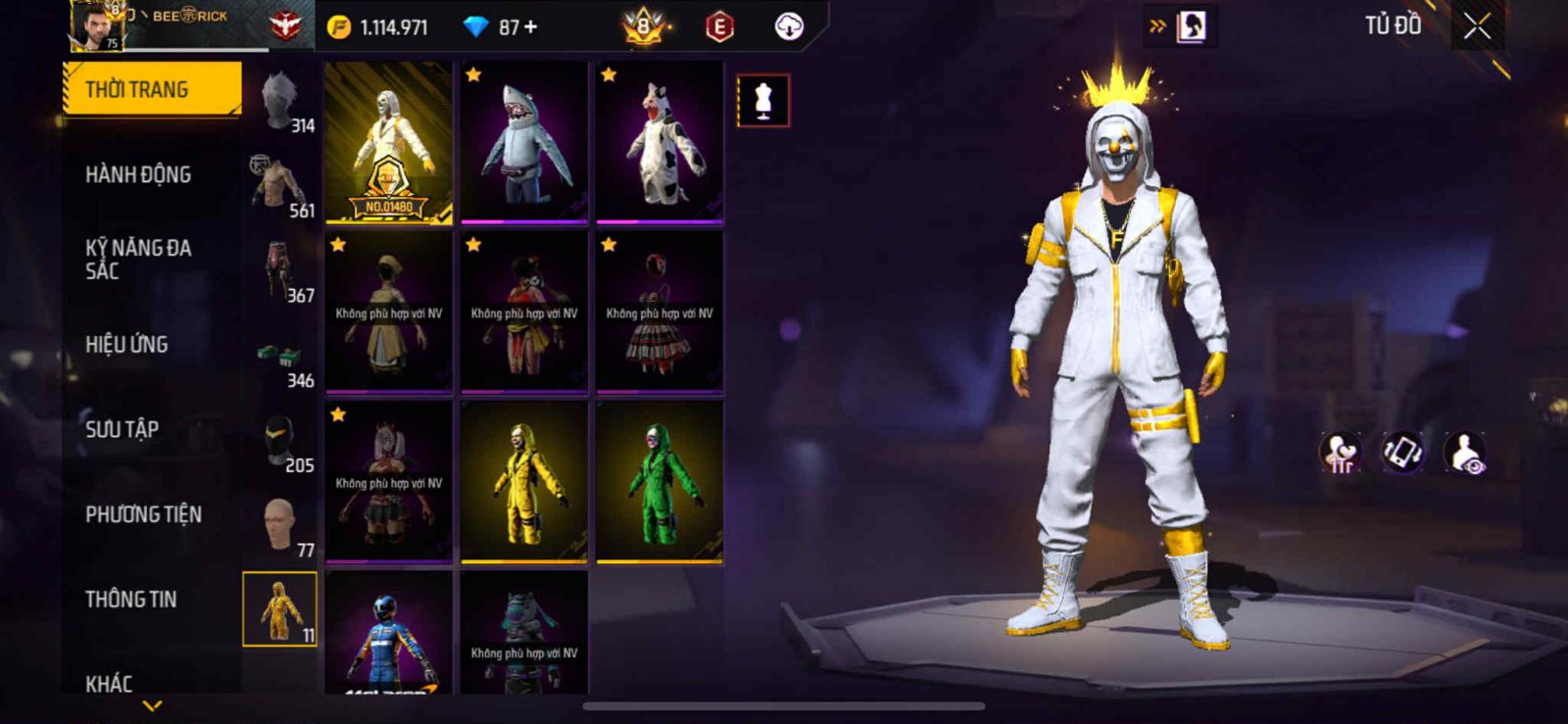Pick the green jumpsuit outfit
1568x724 pixels.
pyautogui.click(x=660, y=481)
